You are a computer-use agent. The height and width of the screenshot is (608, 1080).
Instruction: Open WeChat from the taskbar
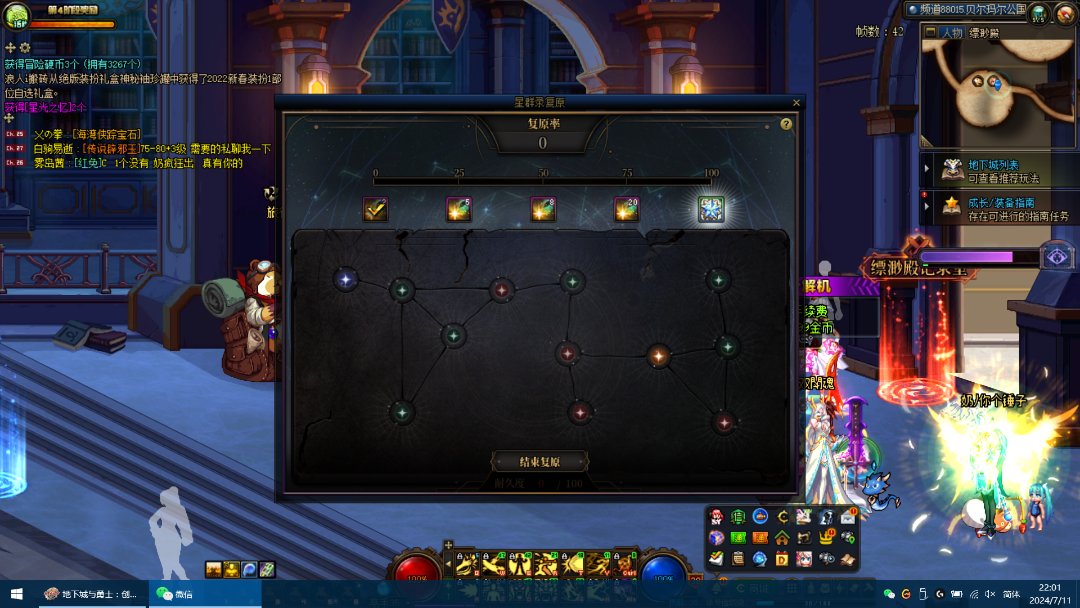click(x=173, y=594)
